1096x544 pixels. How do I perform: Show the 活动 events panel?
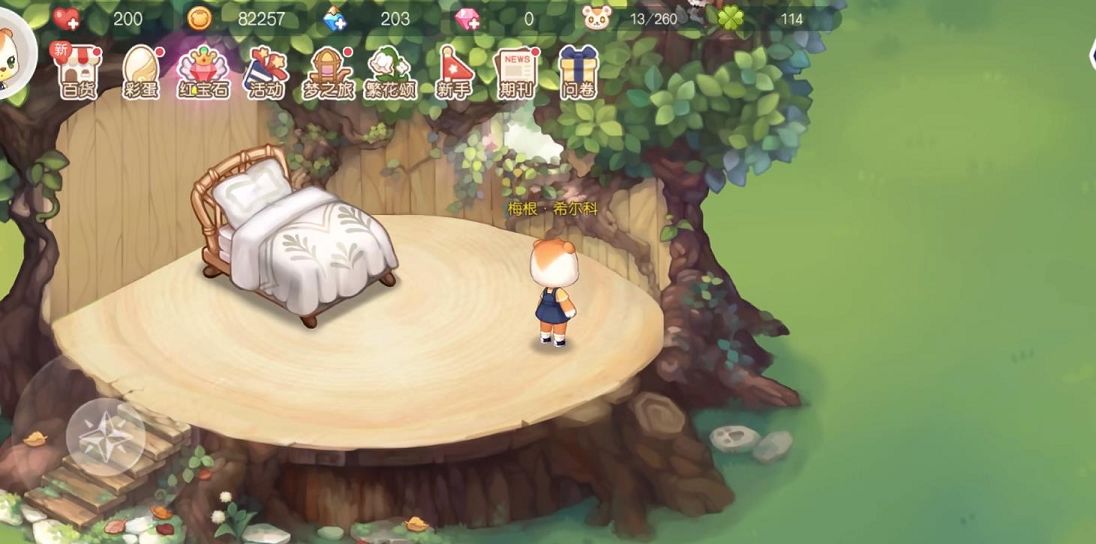click(265, 72)
